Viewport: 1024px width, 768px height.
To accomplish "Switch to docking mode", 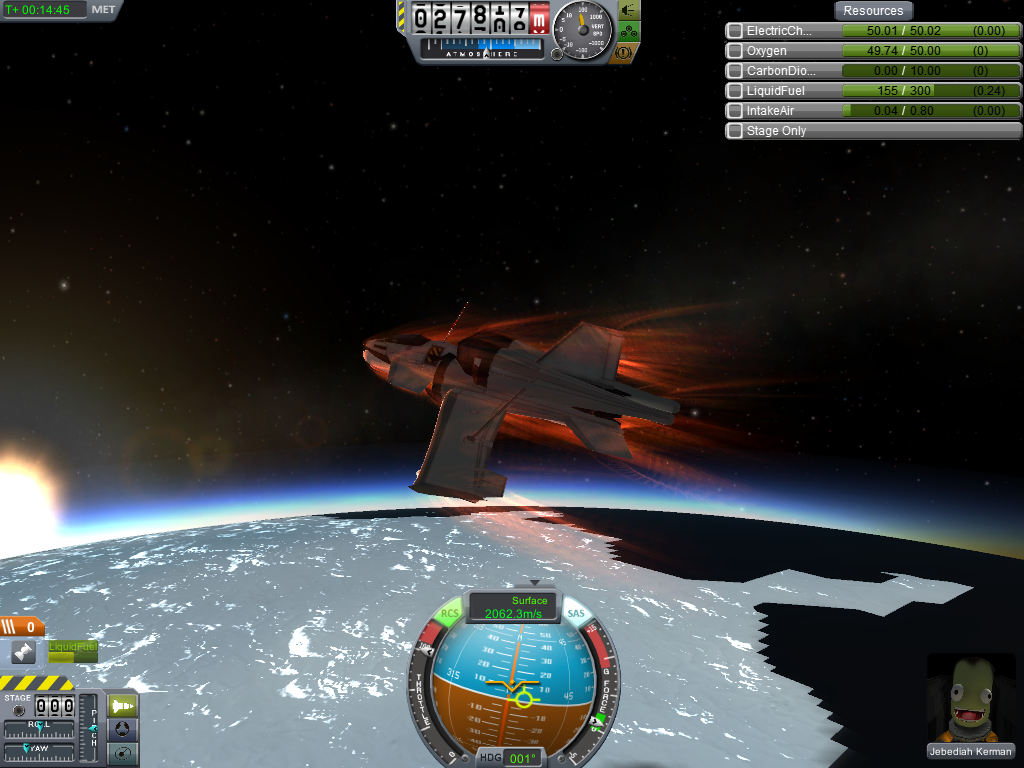I will pyautogui.click(x=122, y=729).
